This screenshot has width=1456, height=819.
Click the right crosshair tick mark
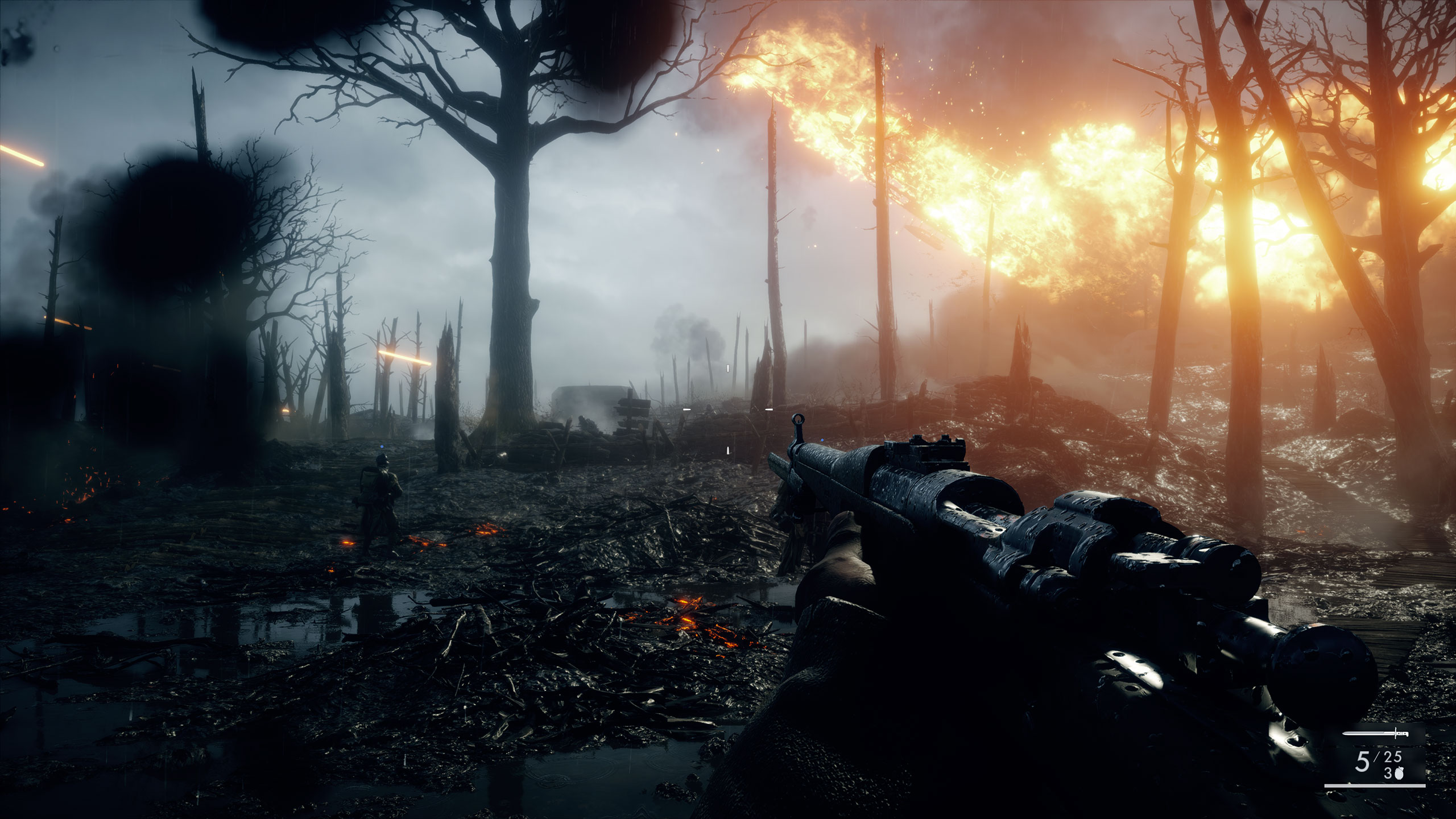pyautogui.click(x=769, y=409)
